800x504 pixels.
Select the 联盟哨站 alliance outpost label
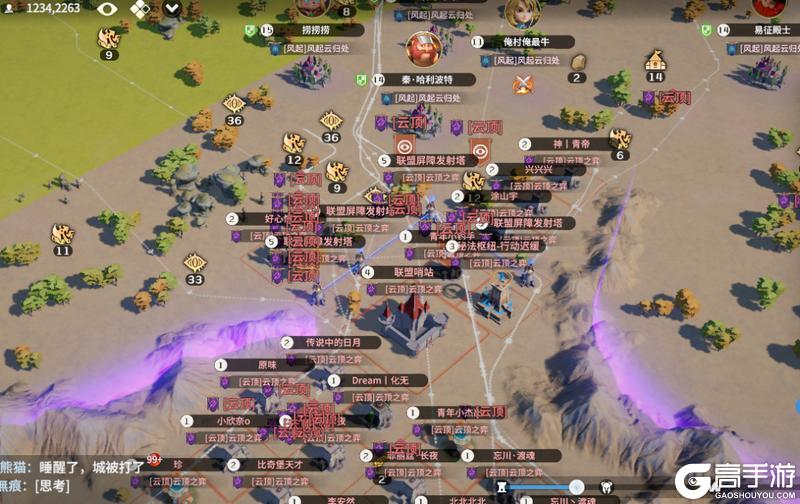coord(413,272)
